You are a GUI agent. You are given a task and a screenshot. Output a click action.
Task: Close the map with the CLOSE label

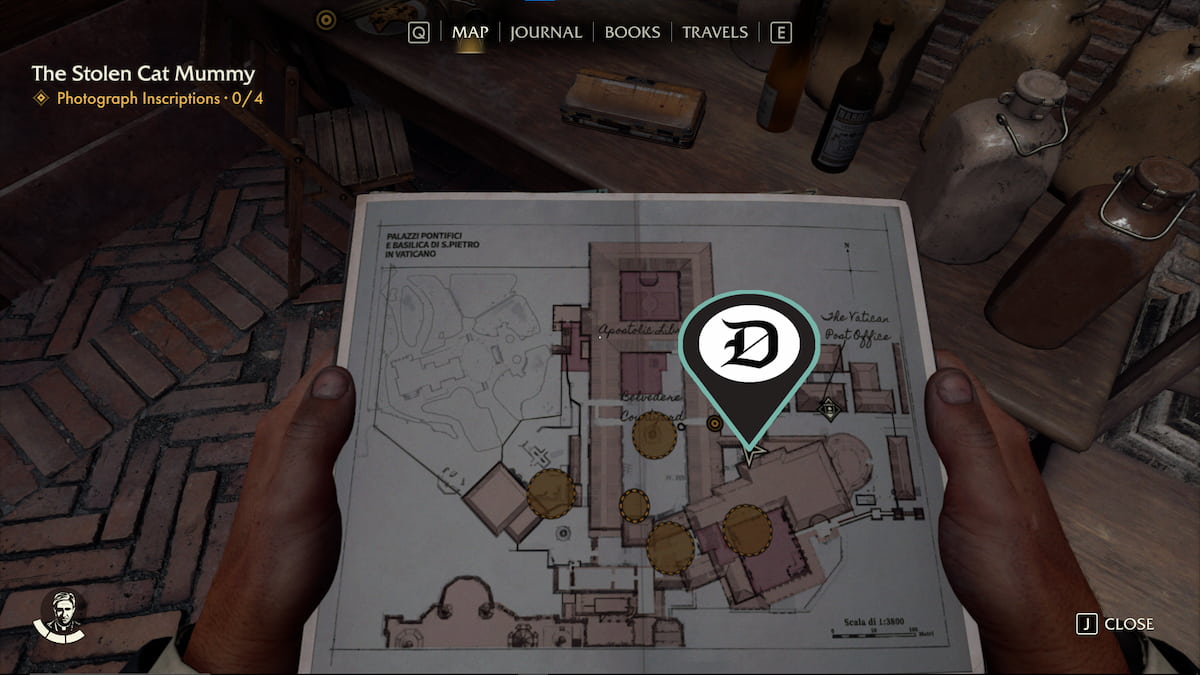click(1128, 624)
